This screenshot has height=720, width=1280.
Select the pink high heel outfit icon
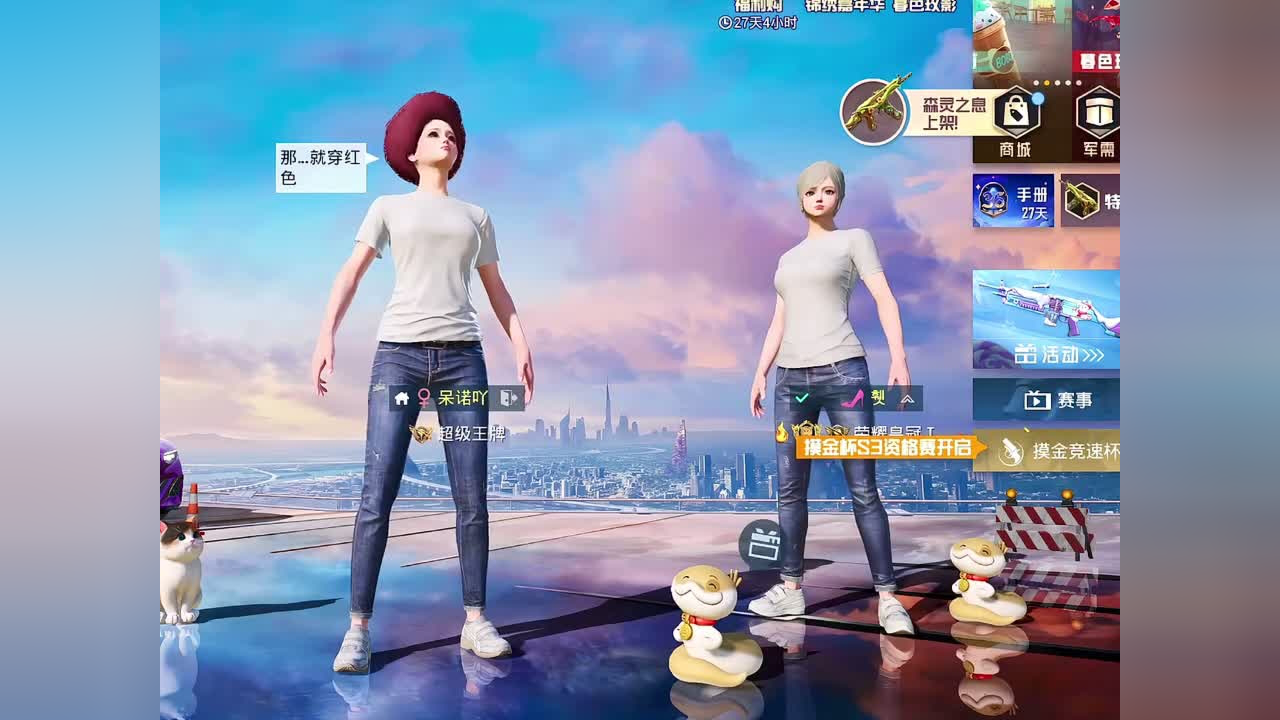(850, 397)
